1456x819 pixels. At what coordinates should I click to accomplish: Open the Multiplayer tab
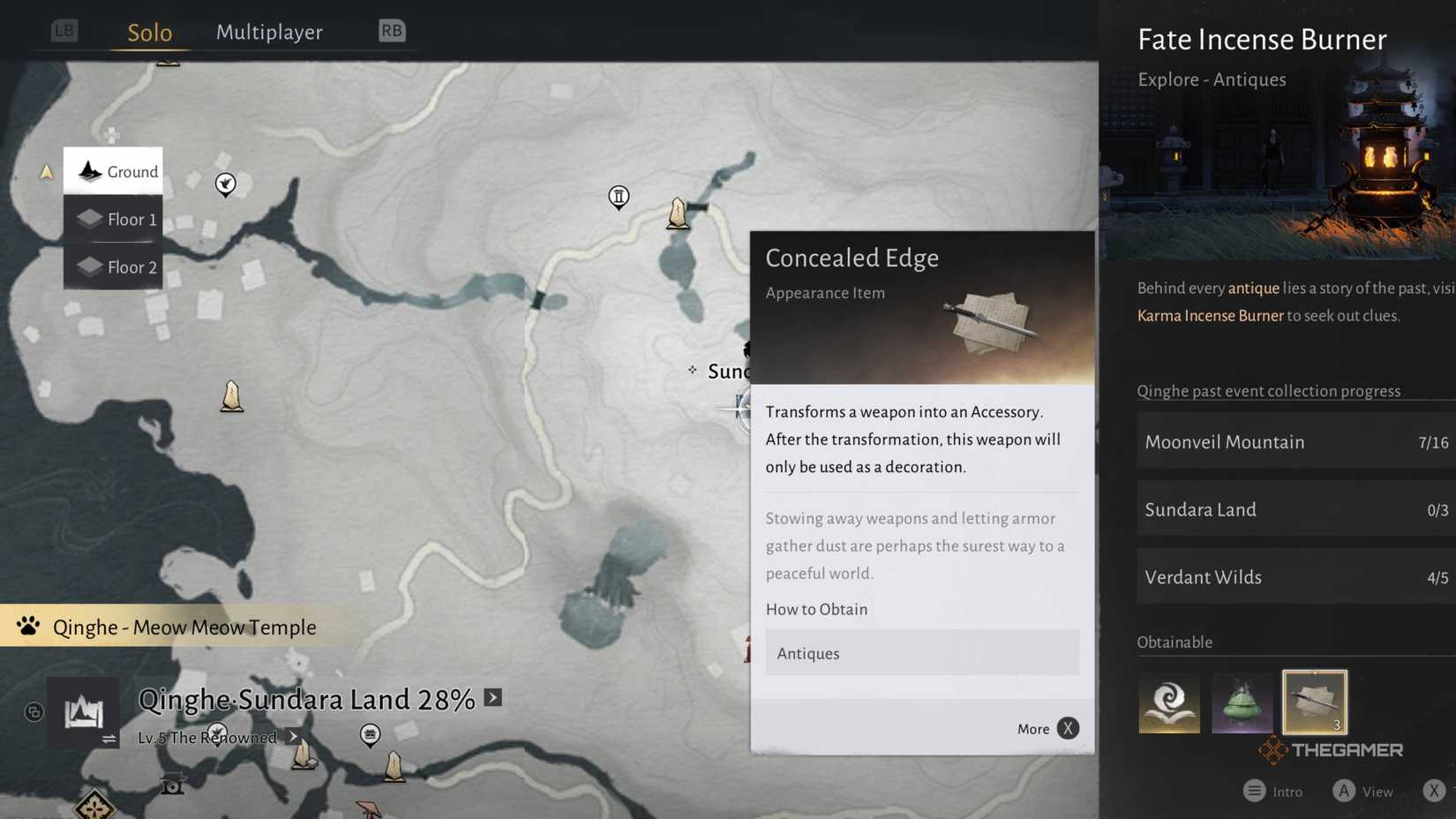269,32
